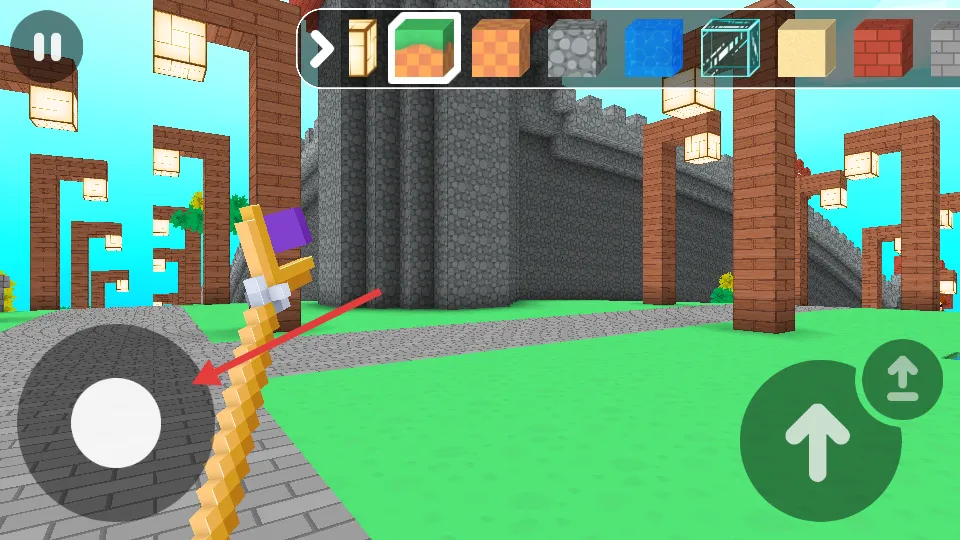Choose the orange checkered block
Screen dimensions: 960x540
[500, 48]
